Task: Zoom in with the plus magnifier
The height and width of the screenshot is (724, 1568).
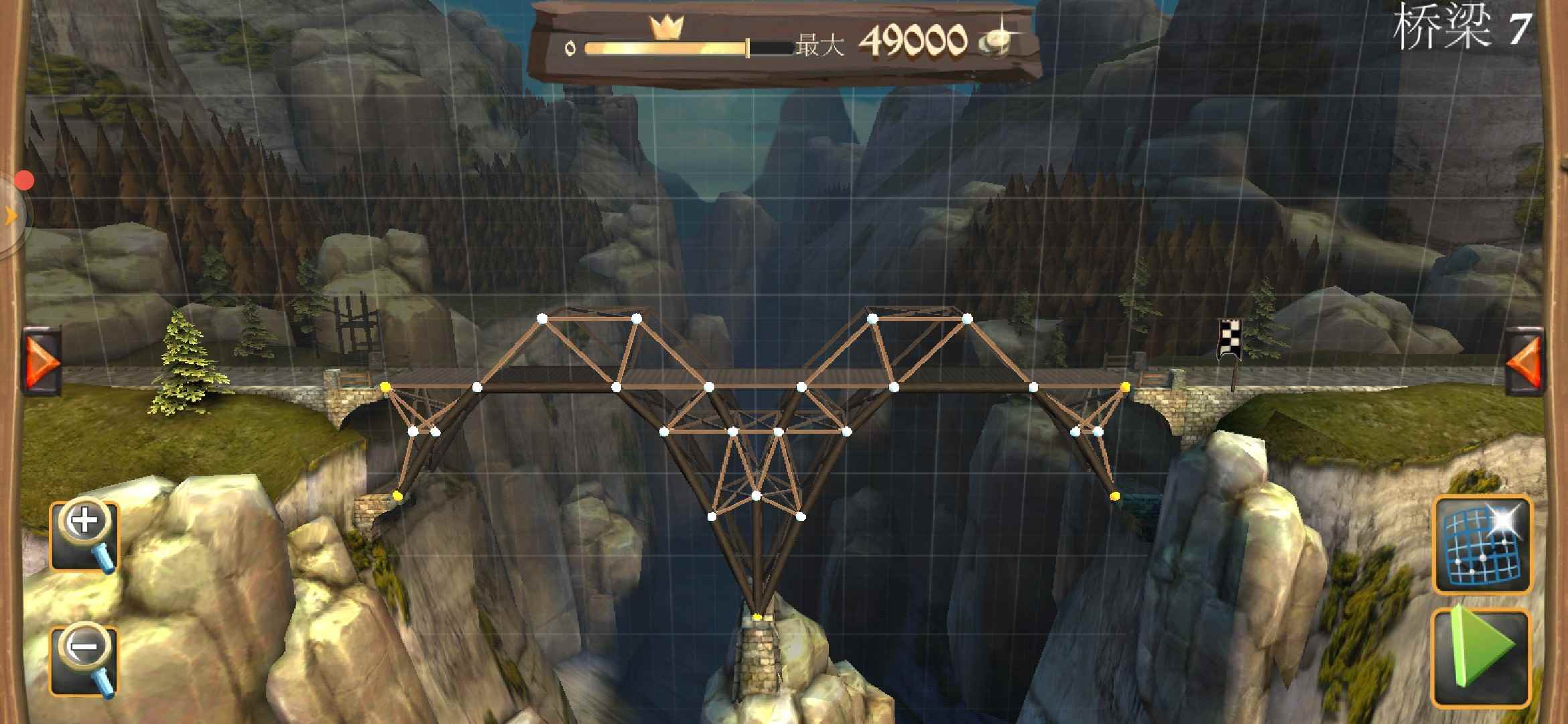Action: click(84, 536)
